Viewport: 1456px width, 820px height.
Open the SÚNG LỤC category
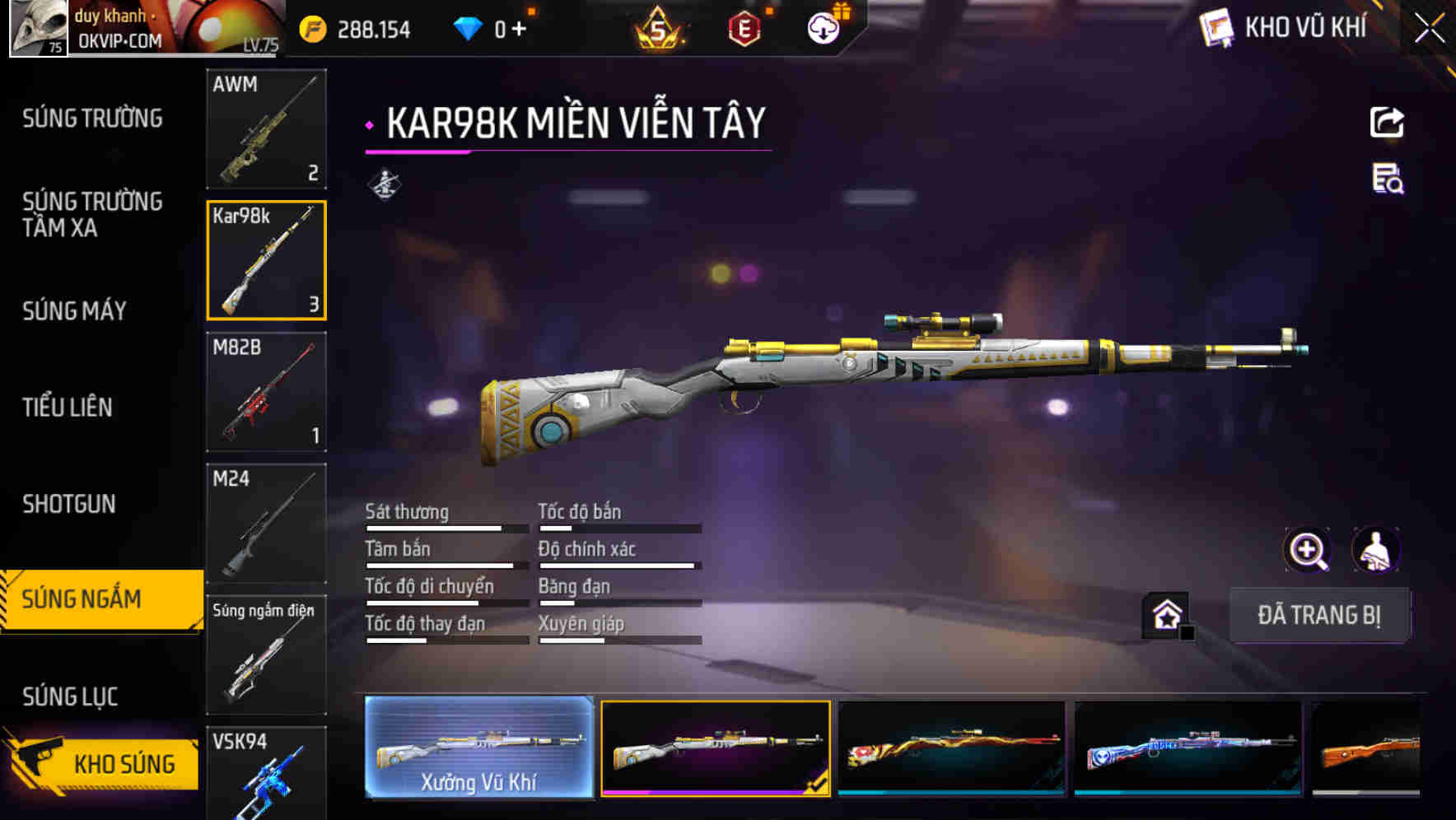tap(70, 696)
